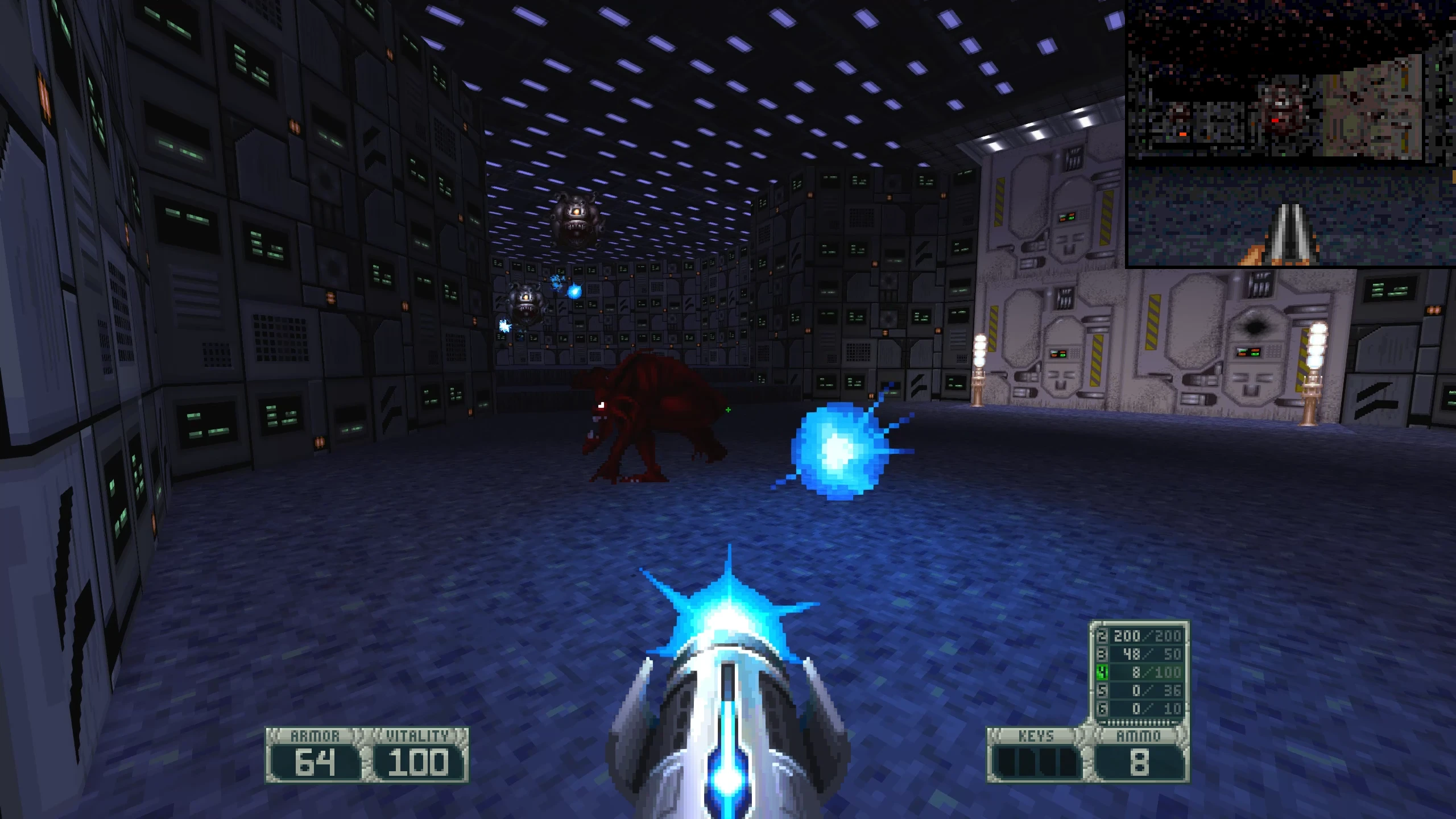Select weapon slot 6 in the ammo panel
Screen dimensions: 1456x819
(1103, 708)
